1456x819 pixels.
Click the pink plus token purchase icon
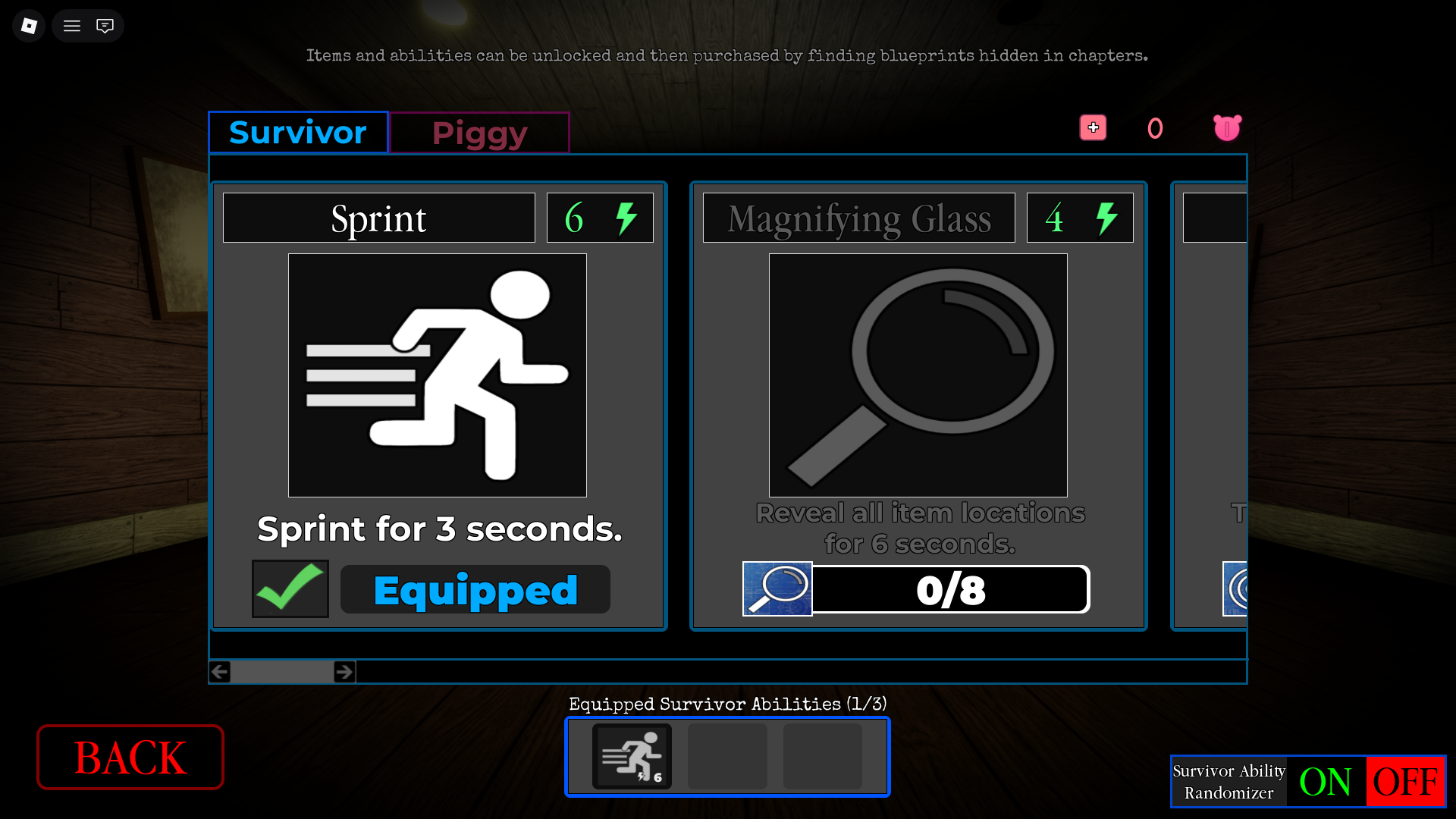click(1093, 127)
